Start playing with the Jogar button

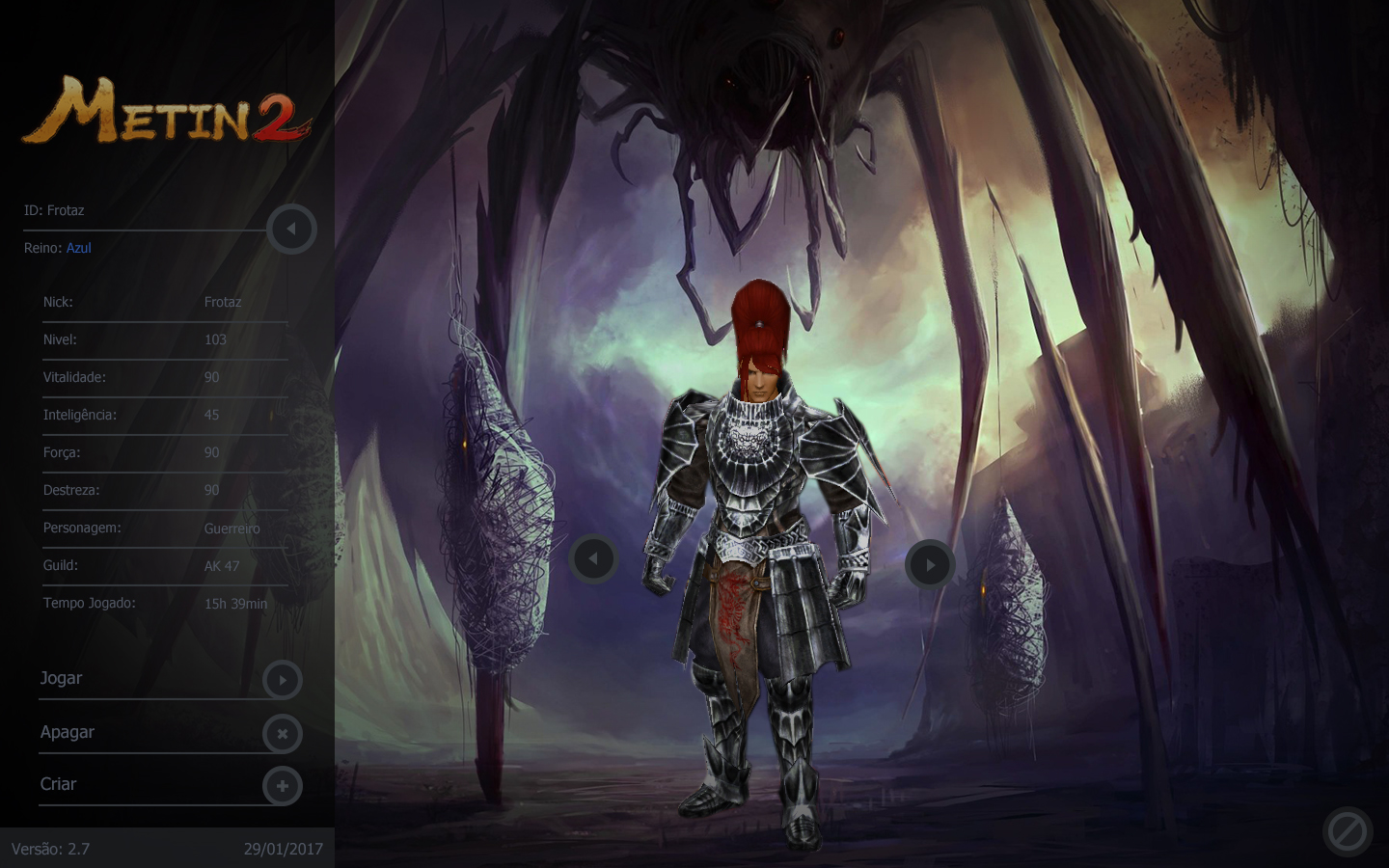click(x=282, y=680)
